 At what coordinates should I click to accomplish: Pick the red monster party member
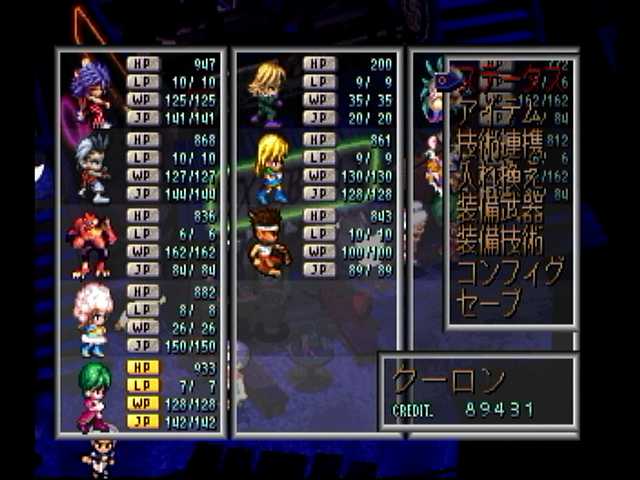click(140, 243)
